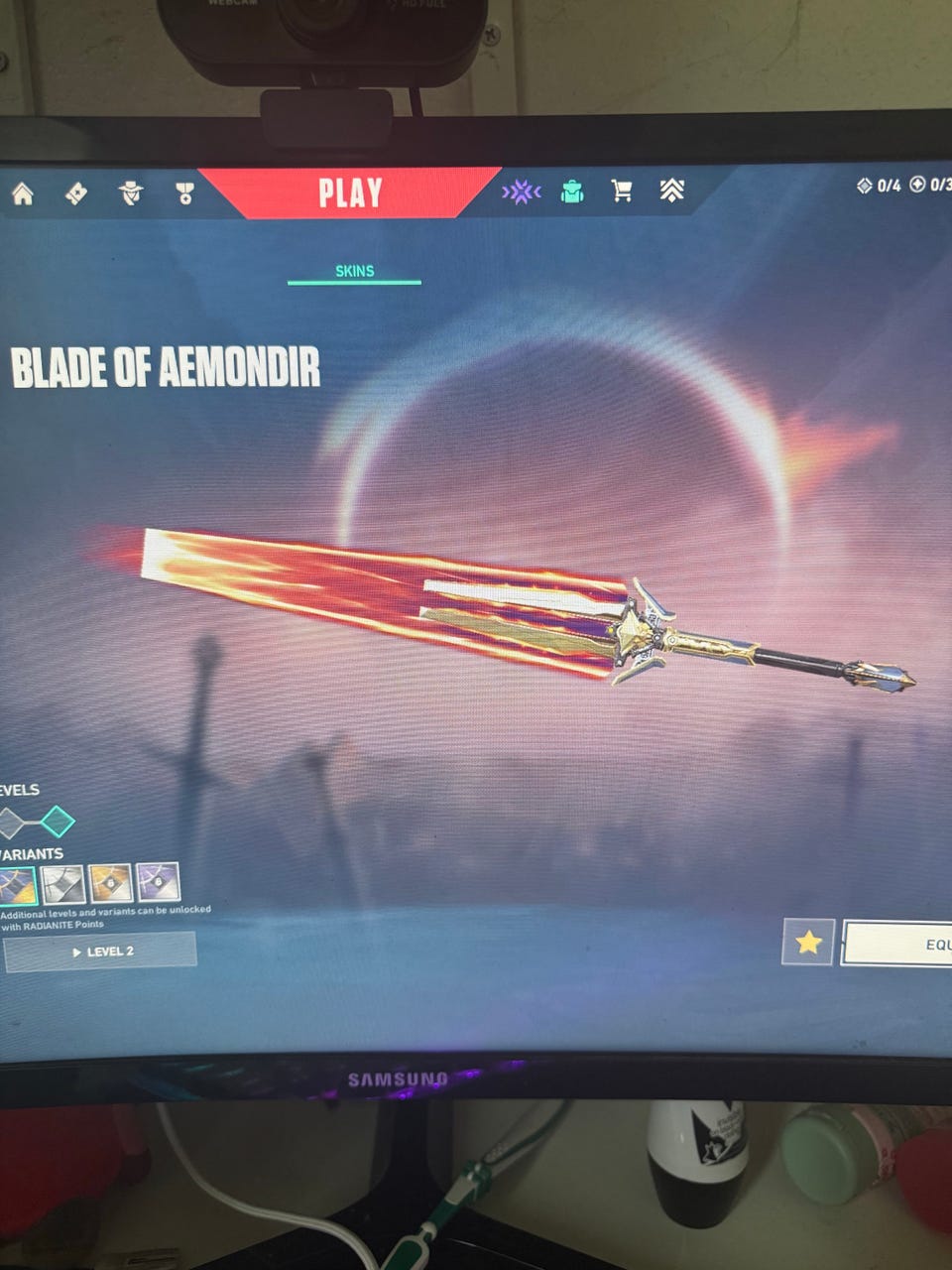Image resolution: width=952 pixels, height=1270 pixels.
Task: Open the Battlepass ticket icon
Action: click(x=76, y=193)
